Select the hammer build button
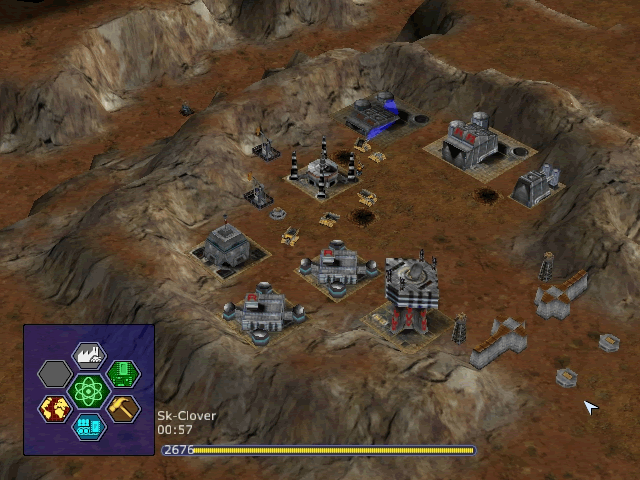This screenshot has height=480, width=640. (123, 408)
